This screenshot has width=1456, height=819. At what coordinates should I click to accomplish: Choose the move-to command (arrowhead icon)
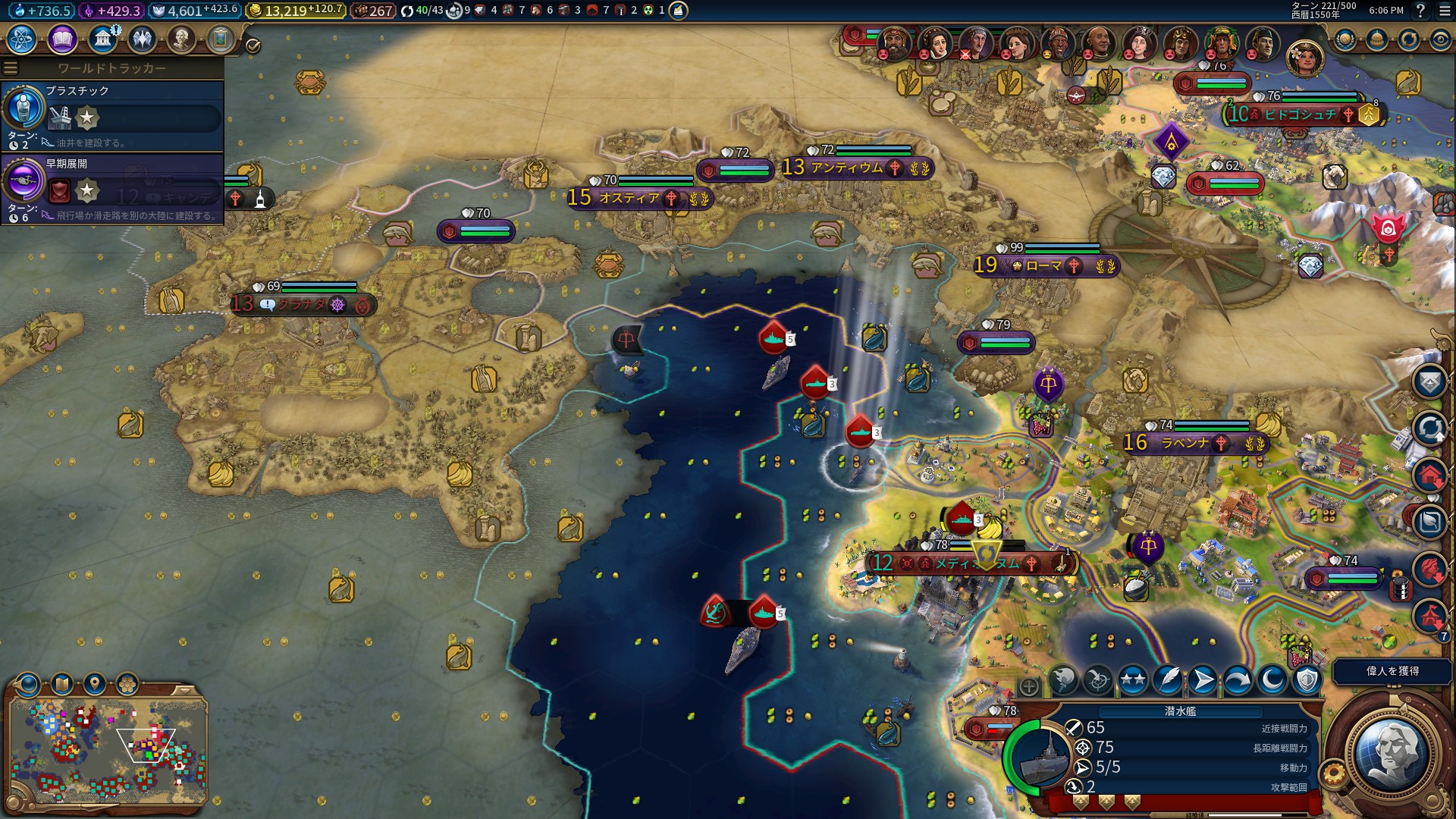[x=1202, y=680]
